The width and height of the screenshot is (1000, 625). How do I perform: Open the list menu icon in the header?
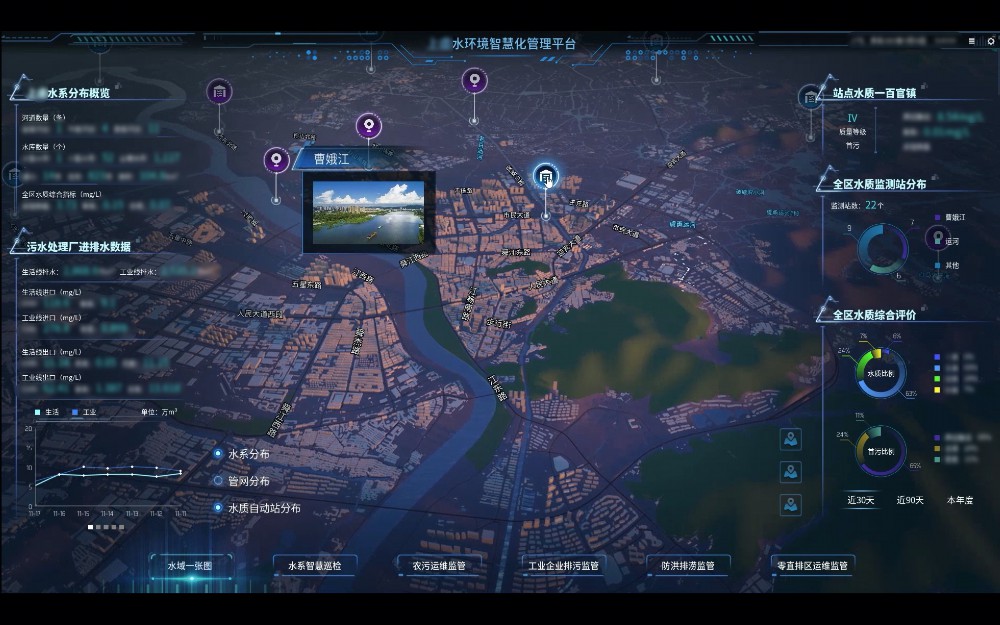(x=973, y=42)
